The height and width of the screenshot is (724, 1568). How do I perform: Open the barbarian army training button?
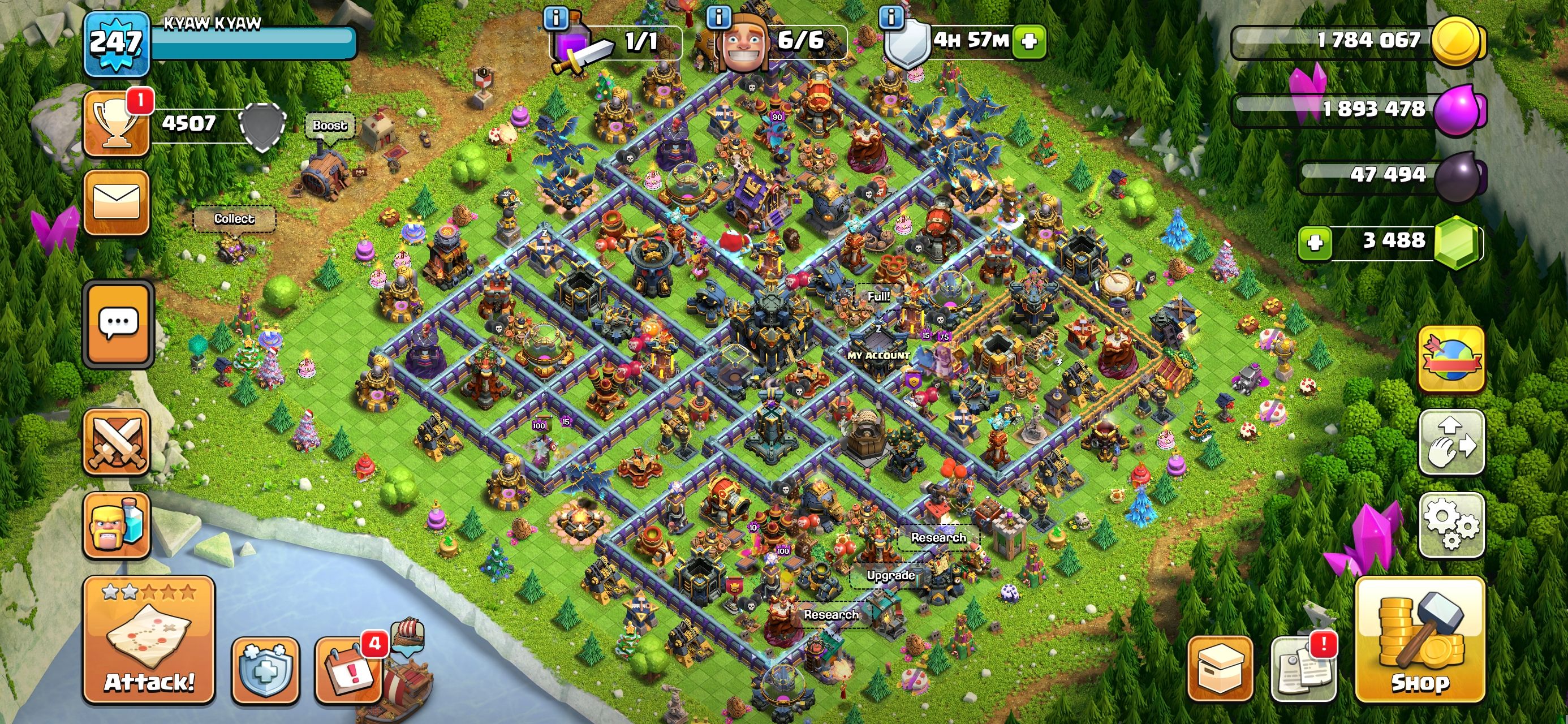click(x=117, y=525)
